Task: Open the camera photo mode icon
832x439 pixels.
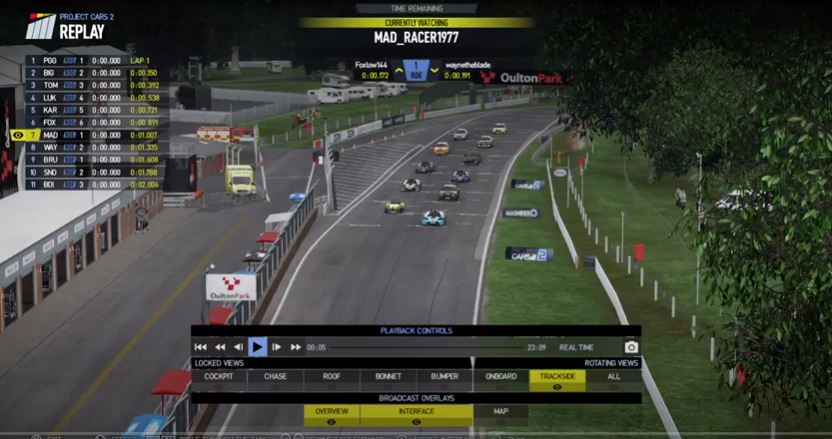Action: point(631,347)
